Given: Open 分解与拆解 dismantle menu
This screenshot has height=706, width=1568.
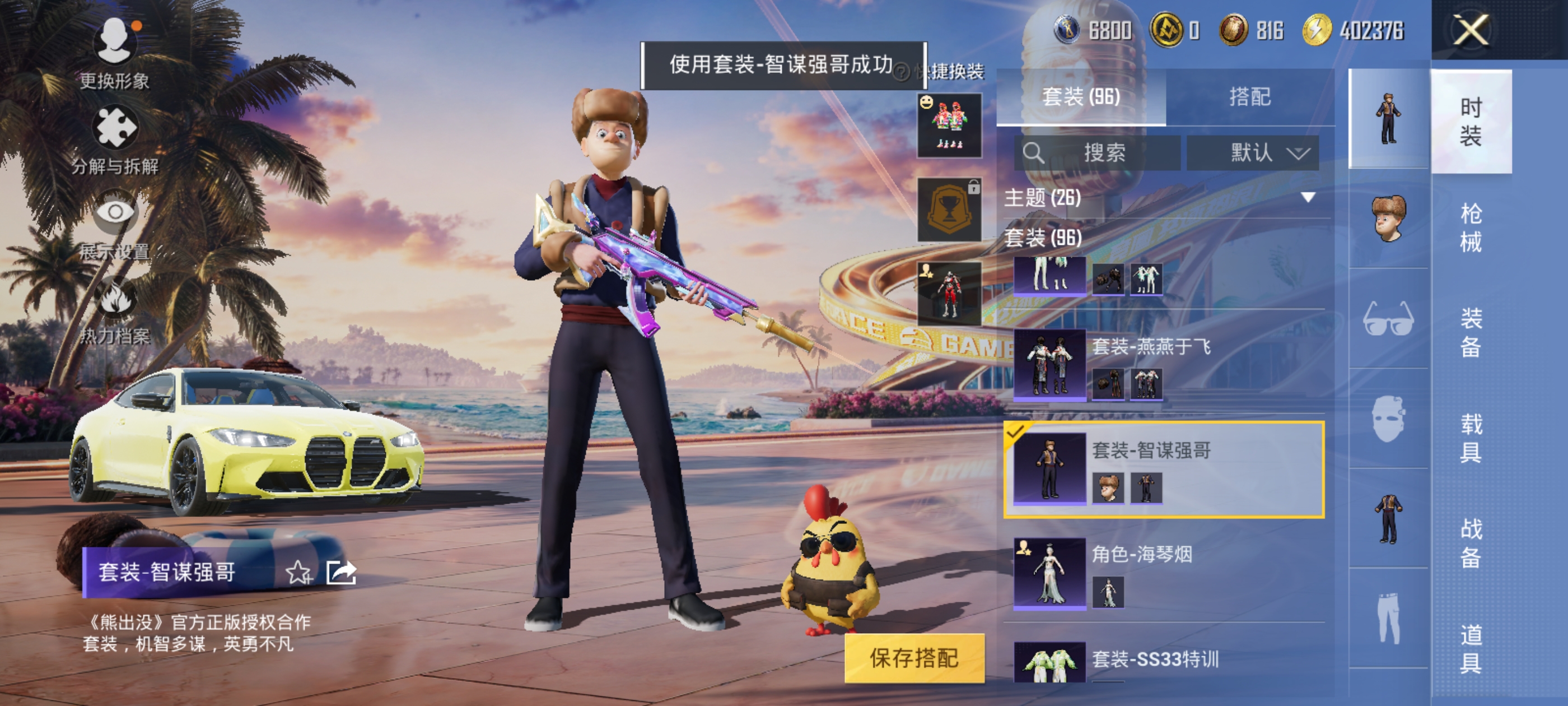Looking at the screenshot, I should pyautogui.click(x=114, y=140).
